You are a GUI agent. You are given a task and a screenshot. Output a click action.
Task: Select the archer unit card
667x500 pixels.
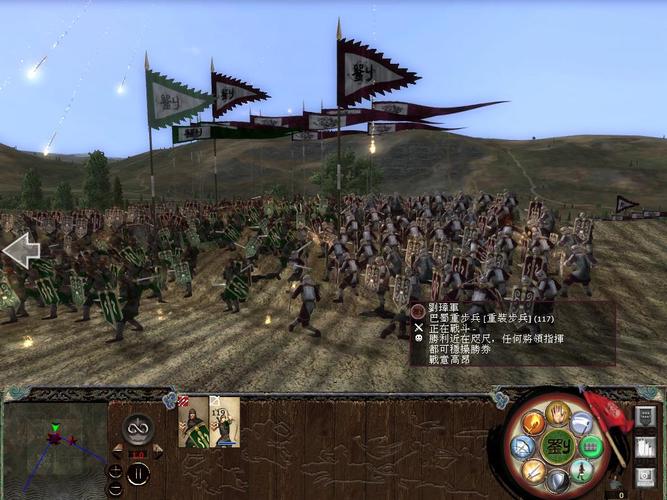coord(224,422)
